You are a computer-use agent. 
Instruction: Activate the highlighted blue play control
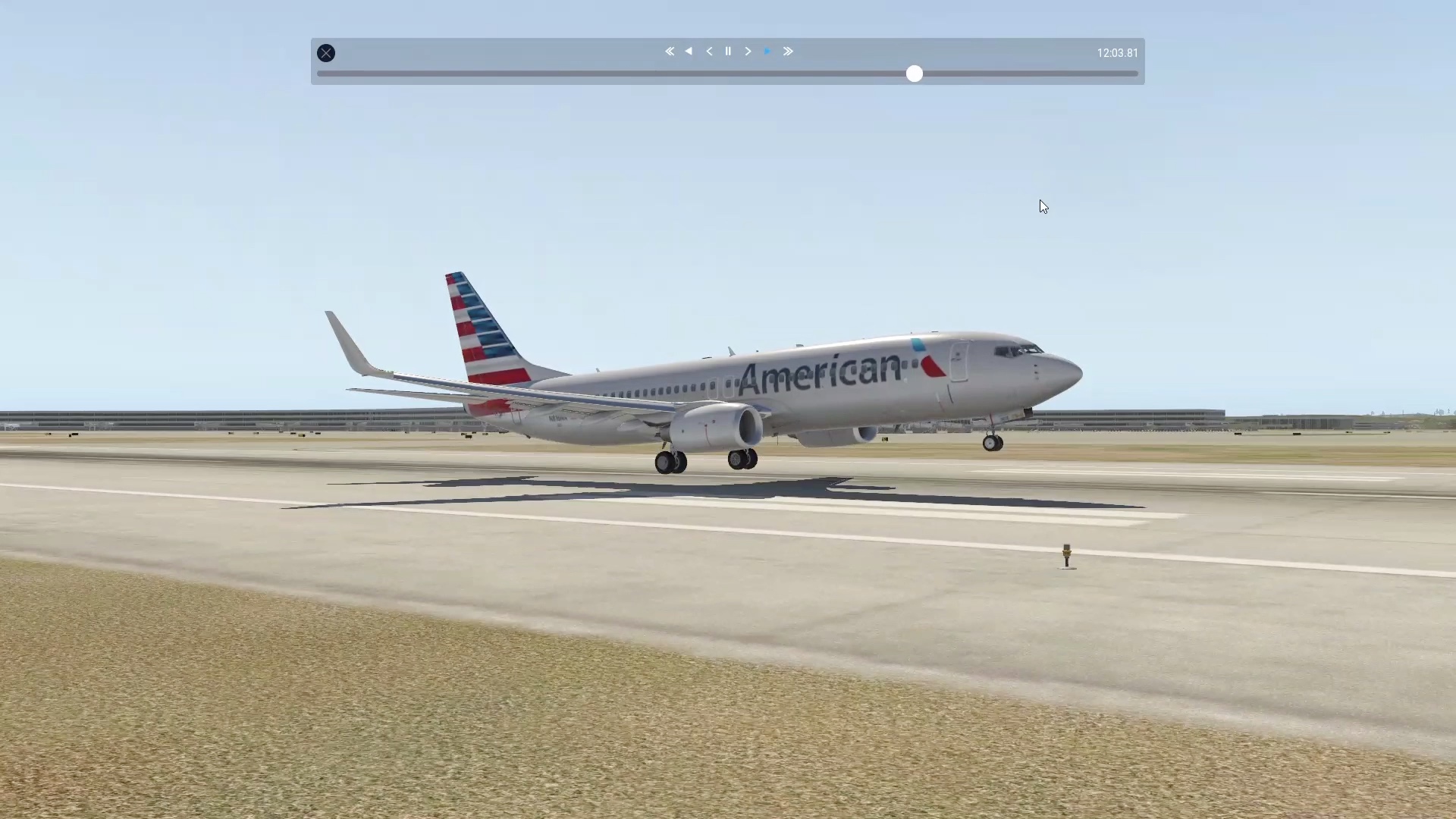tap(767, 51)
